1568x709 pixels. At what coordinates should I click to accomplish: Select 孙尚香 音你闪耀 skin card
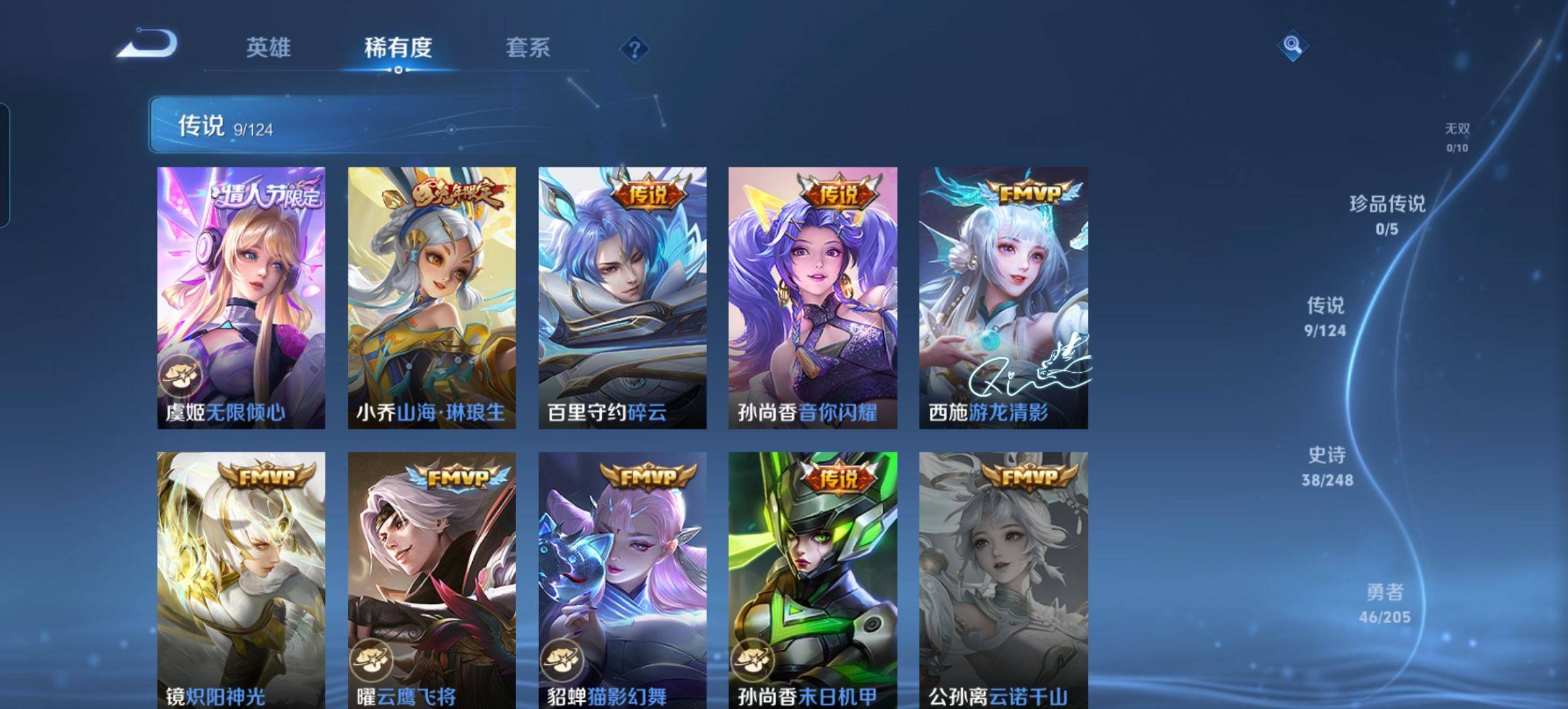(813, 298)
